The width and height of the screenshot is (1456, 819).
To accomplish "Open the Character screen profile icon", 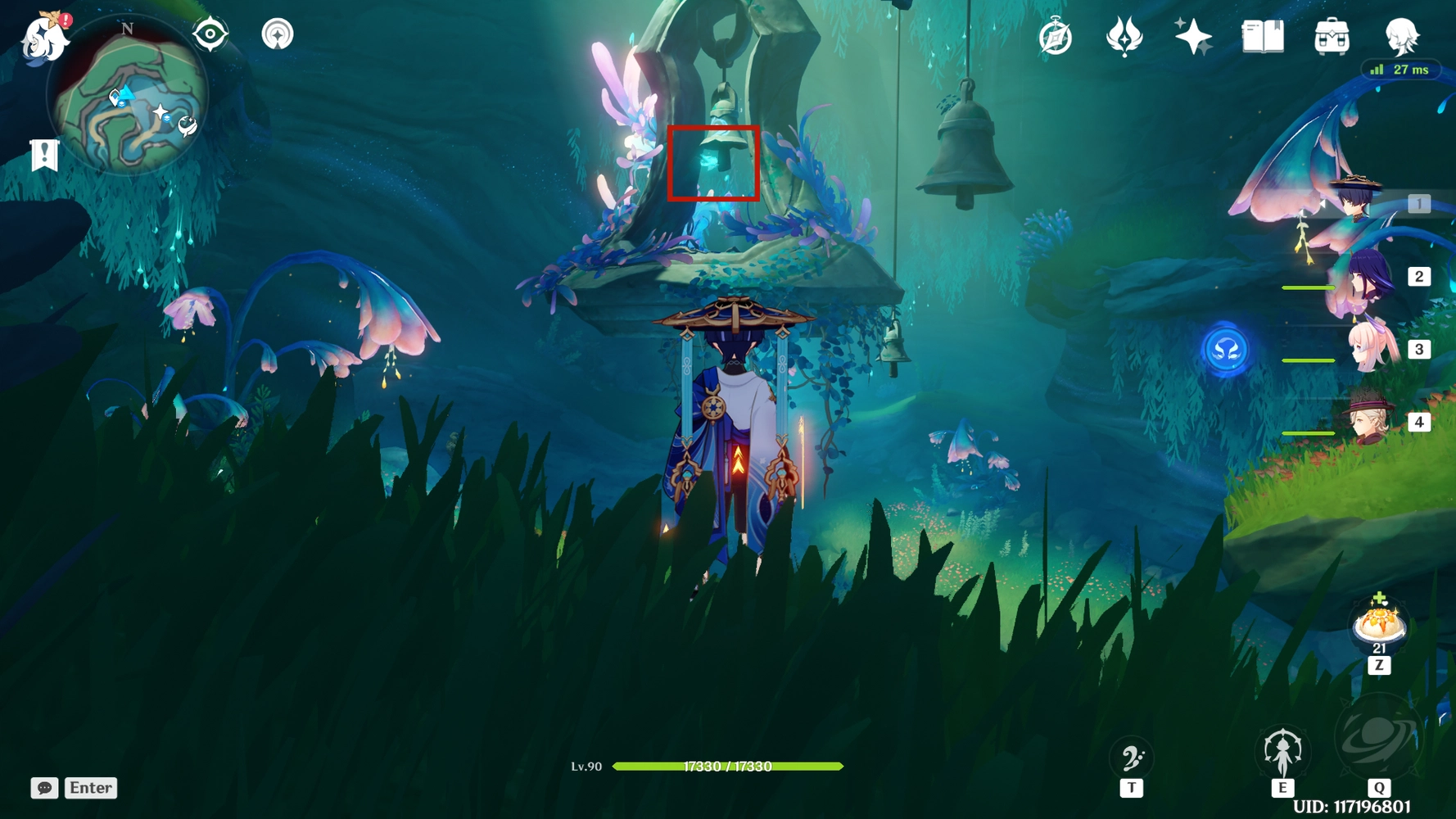I will [1402, 36].
